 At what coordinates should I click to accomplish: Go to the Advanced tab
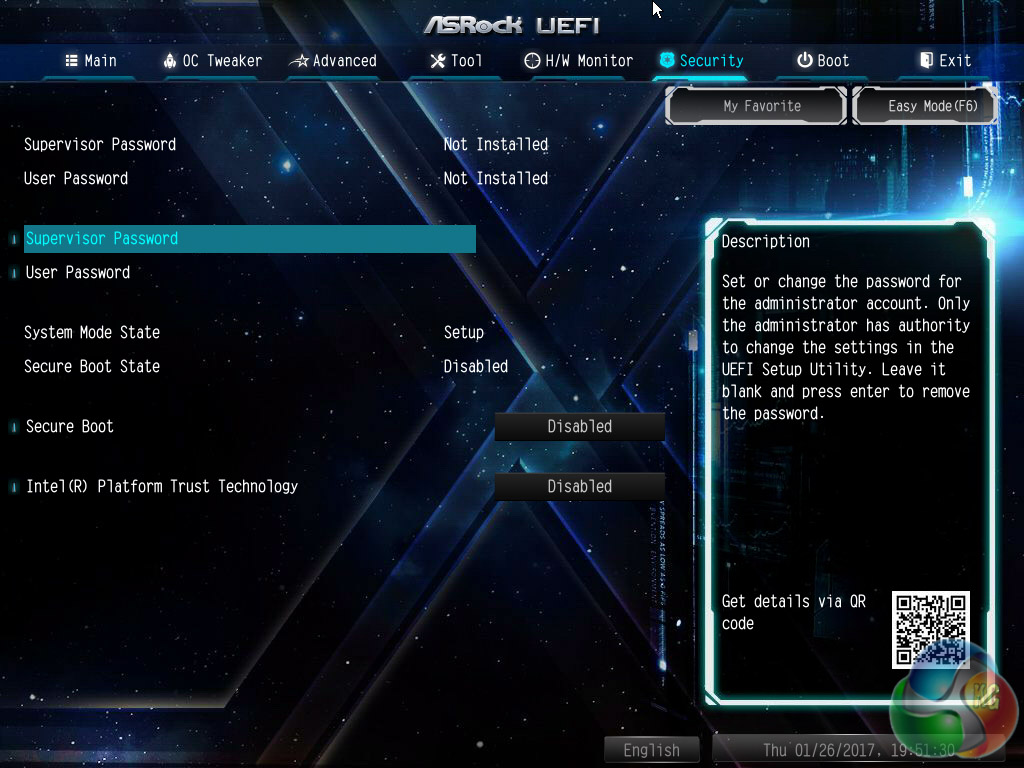333,61
